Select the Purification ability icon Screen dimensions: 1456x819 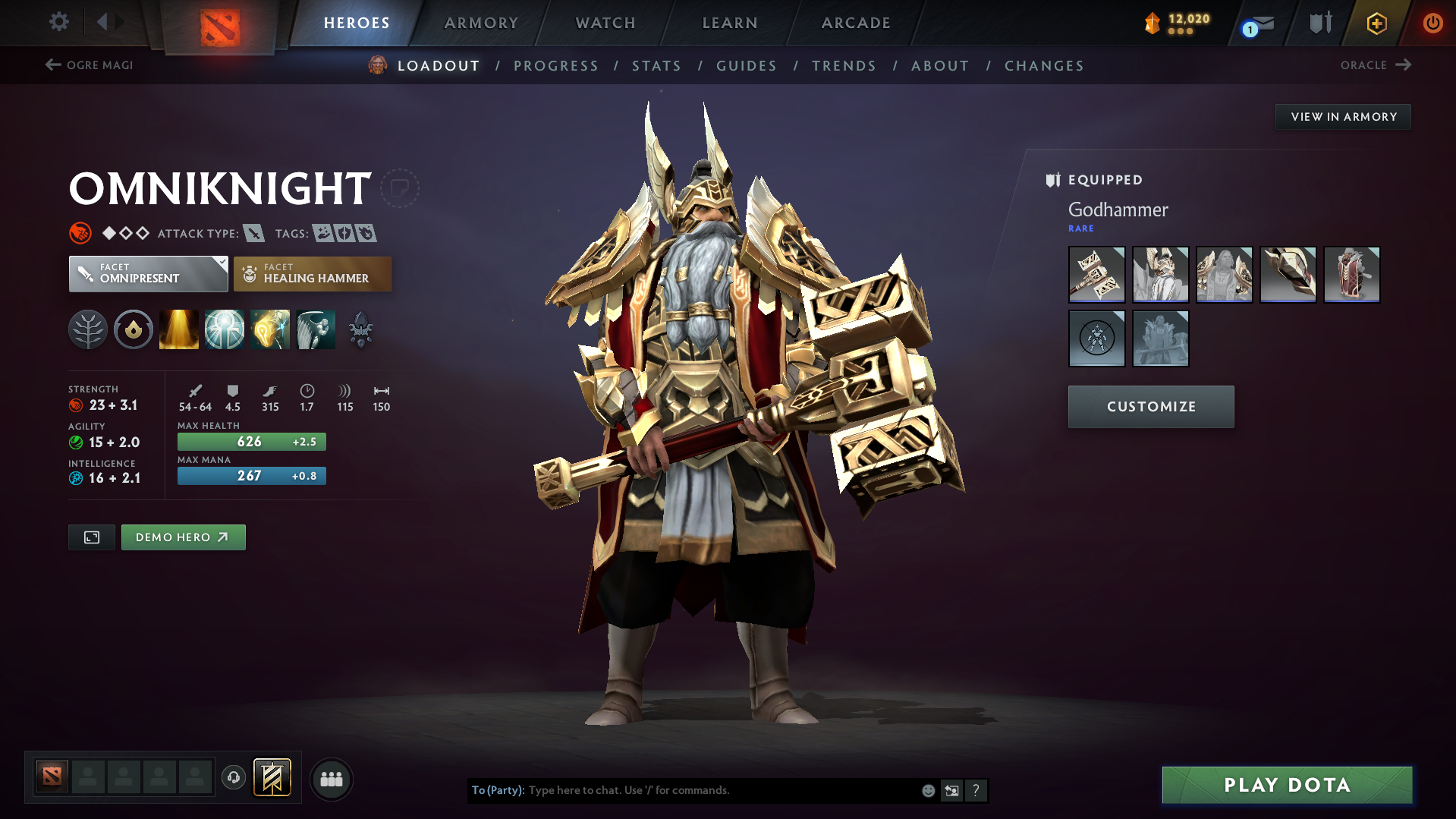179,329
